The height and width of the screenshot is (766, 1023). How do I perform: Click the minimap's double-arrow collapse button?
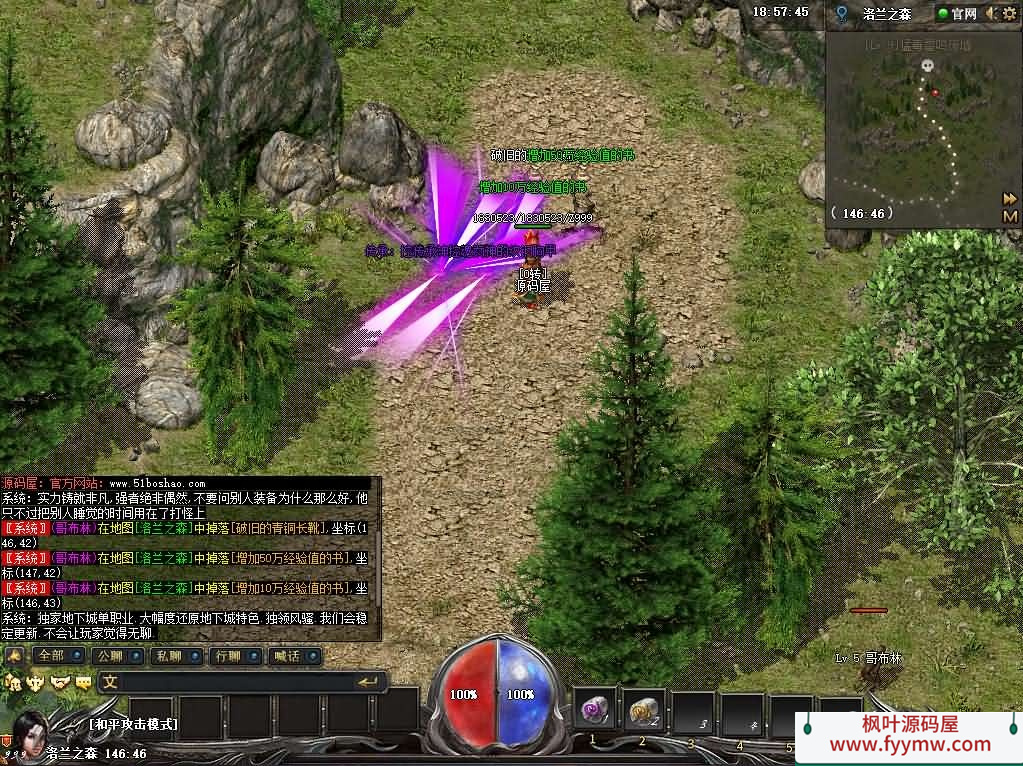[x=1010, y=199]
